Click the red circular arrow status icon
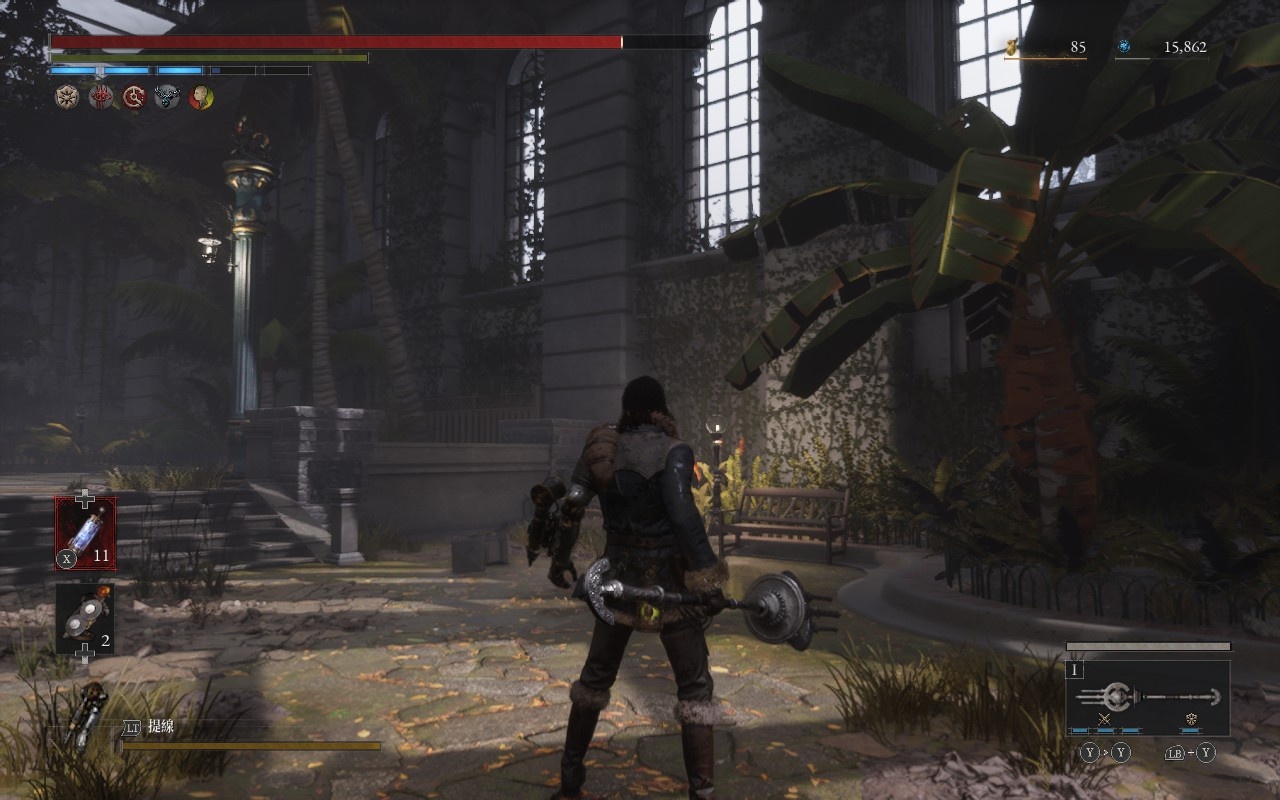Viewport: 1280px width, 800px height. (x=134, y=97)
